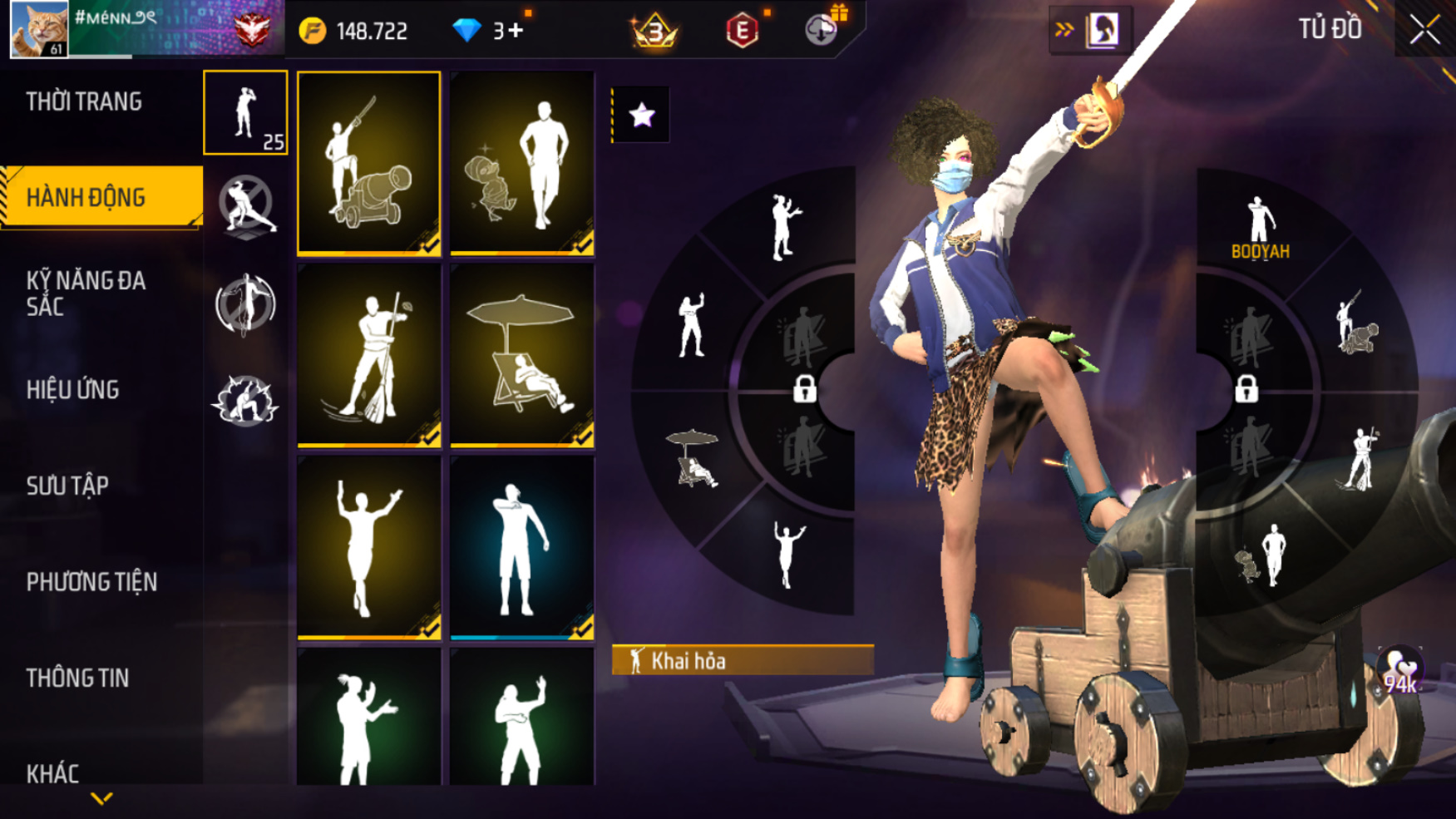Open the red E badge icon
Viewport: 1456px width, 819px height.
pyautogui.click(x=742, y=31)
